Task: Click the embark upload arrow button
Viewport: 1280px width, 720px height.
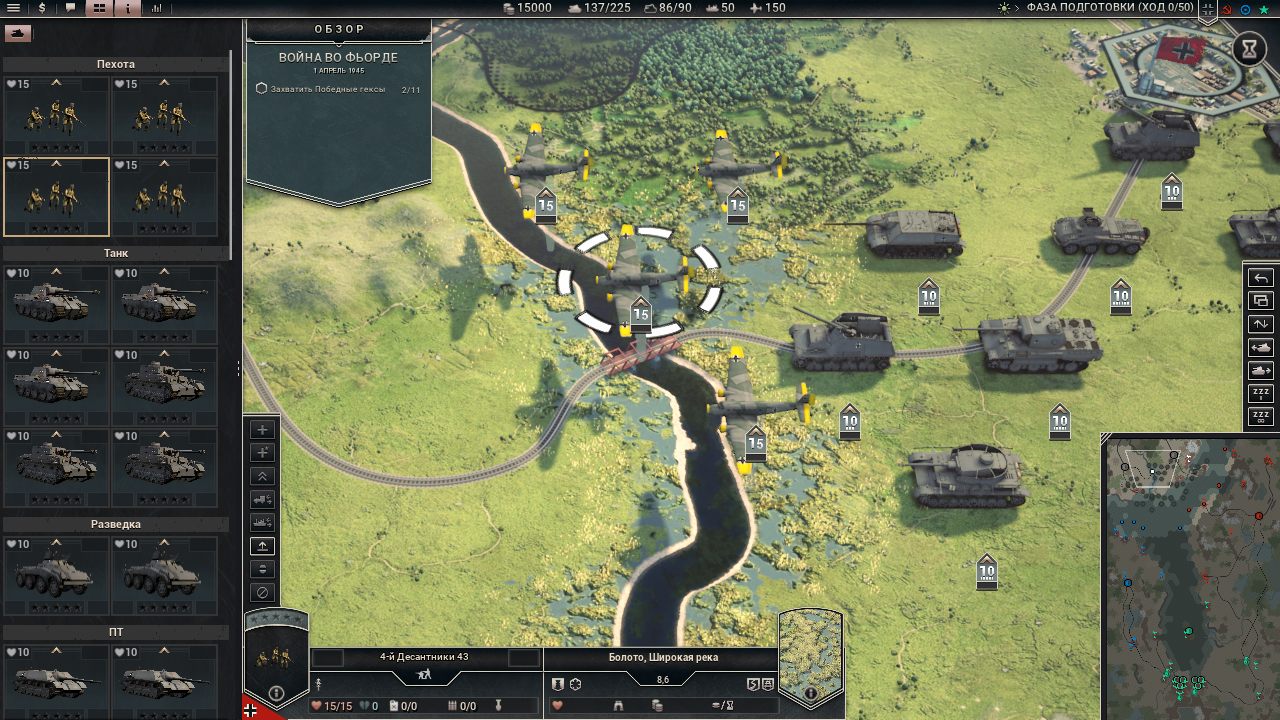Action: [262, 546]
